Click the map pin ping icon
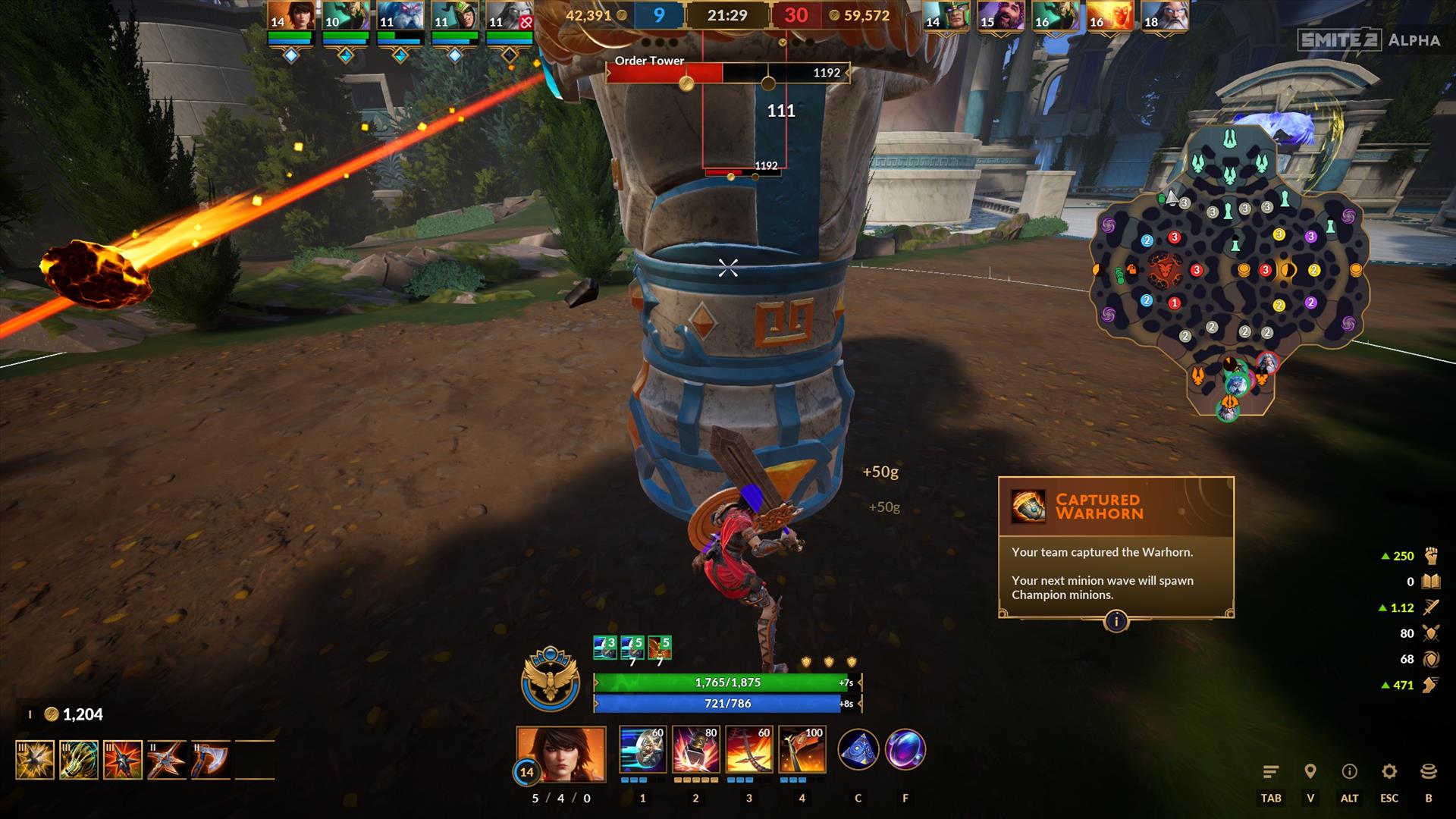 1310,772
